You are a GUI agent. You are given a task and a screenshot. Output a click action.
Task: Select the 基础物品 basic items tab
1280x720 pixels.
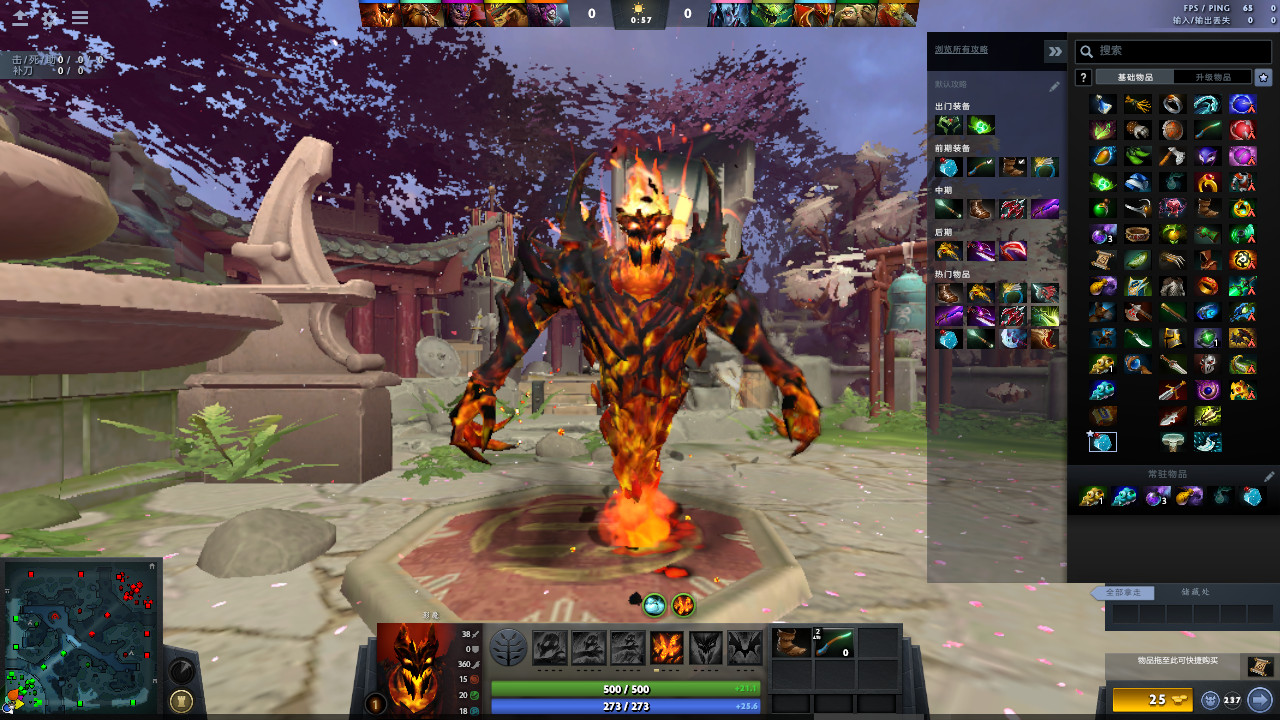(1135, 77)
